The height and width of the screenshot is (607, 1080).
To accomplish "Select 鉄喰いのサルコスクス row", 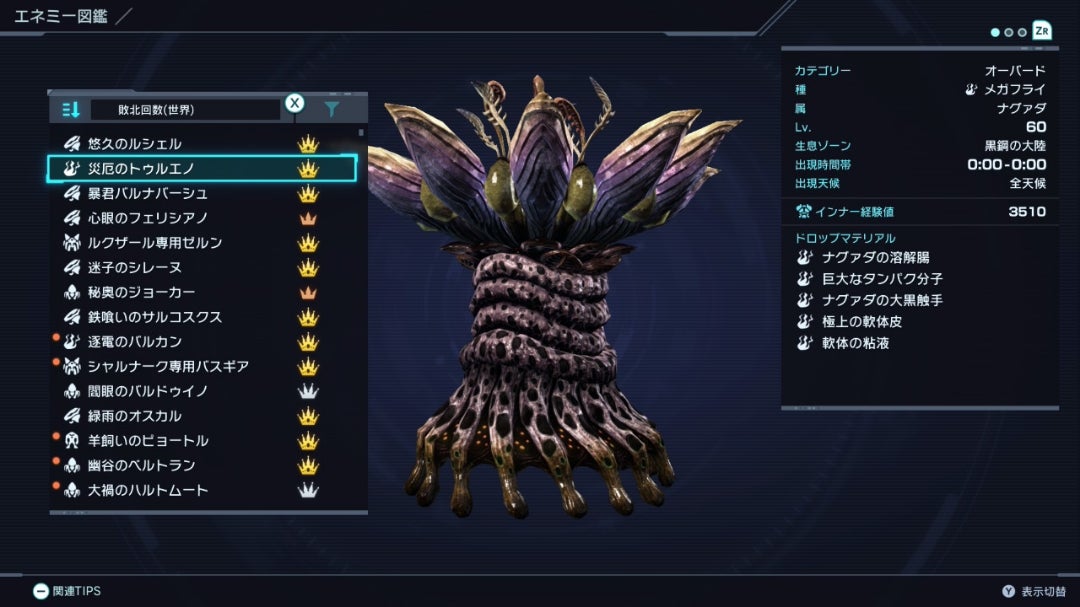I will point(154,317).
